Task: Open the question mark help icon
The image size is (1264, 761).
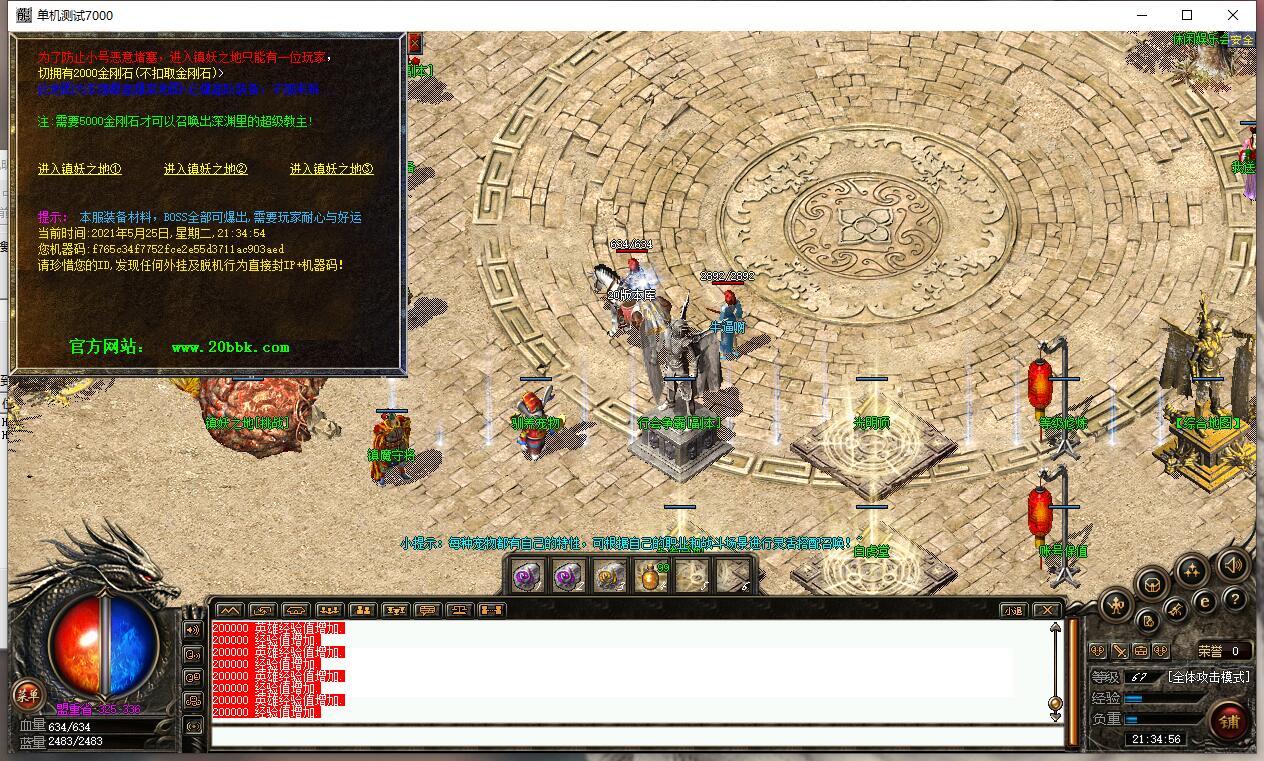Action: (x=1234, y=599)
